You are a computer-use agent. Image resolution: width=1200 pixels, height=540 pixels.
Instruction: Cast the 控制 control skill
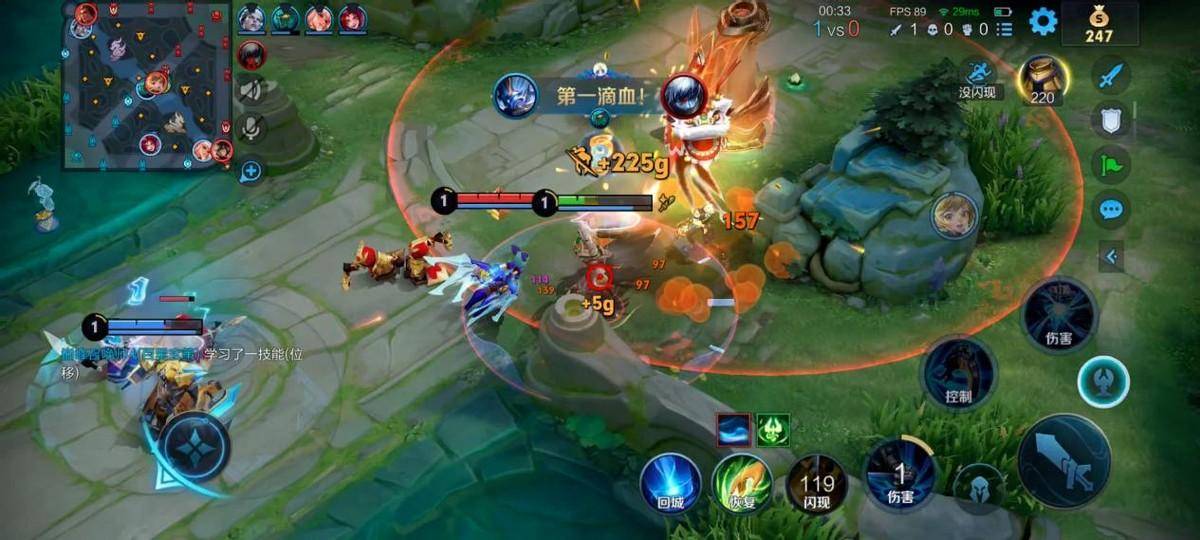[x=958, y=372]
